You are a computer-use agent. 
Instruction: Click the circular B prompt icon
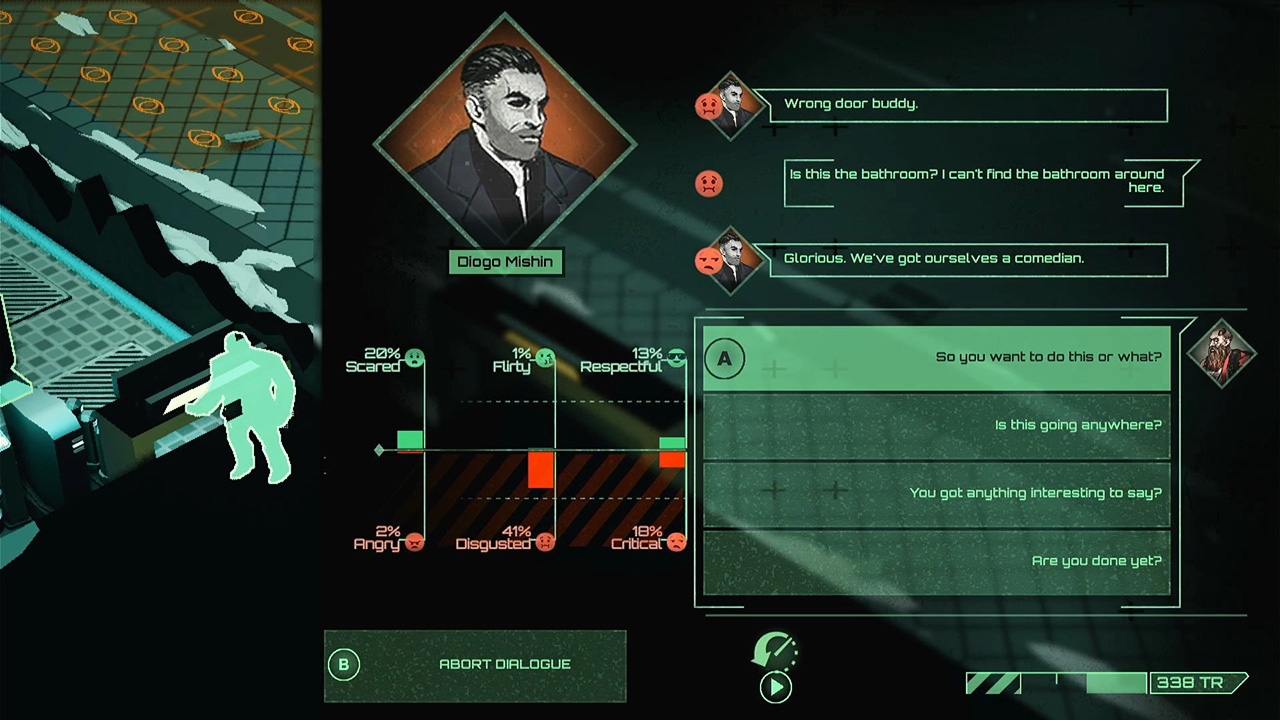(x=344, y=664)
